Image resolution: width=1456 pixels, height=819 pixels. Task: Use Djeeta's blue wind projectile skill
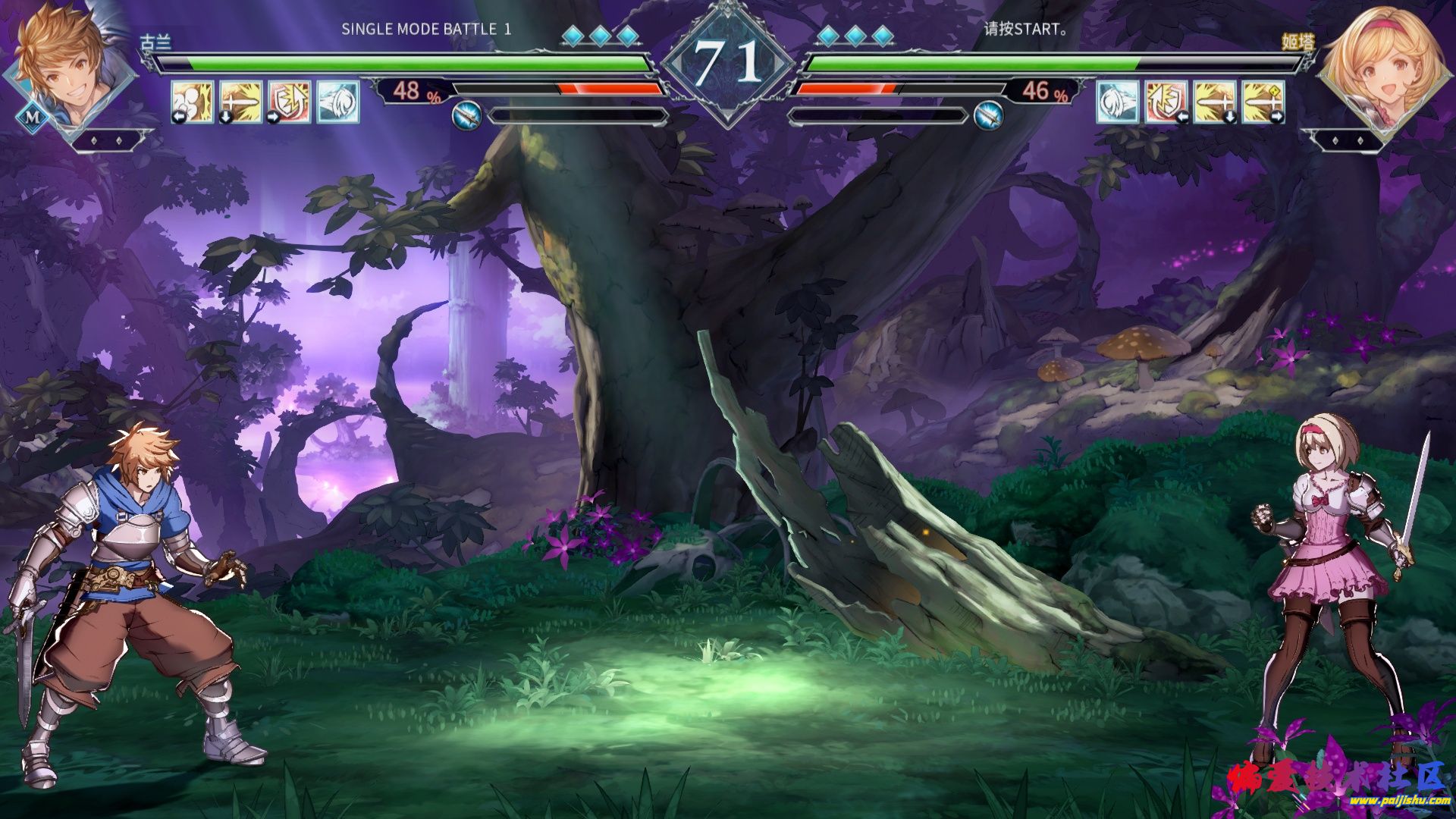coord(1118,102)
